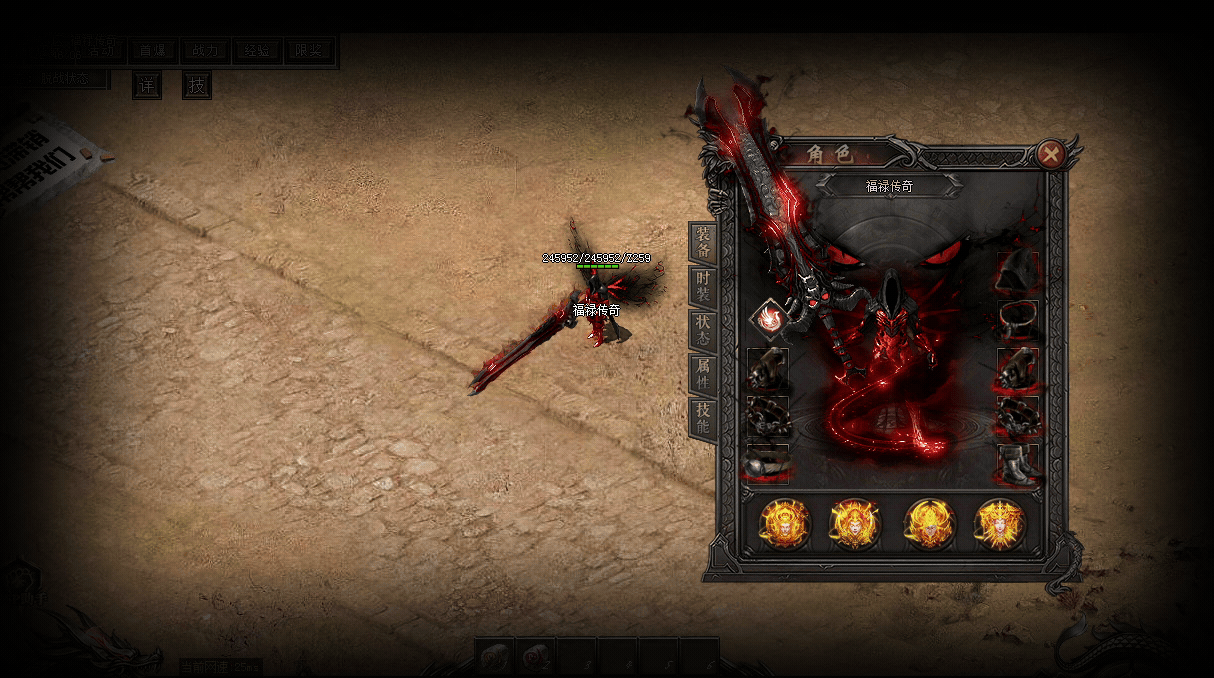
Task: Select the equipped boots slot
Action: [1018, 464]
